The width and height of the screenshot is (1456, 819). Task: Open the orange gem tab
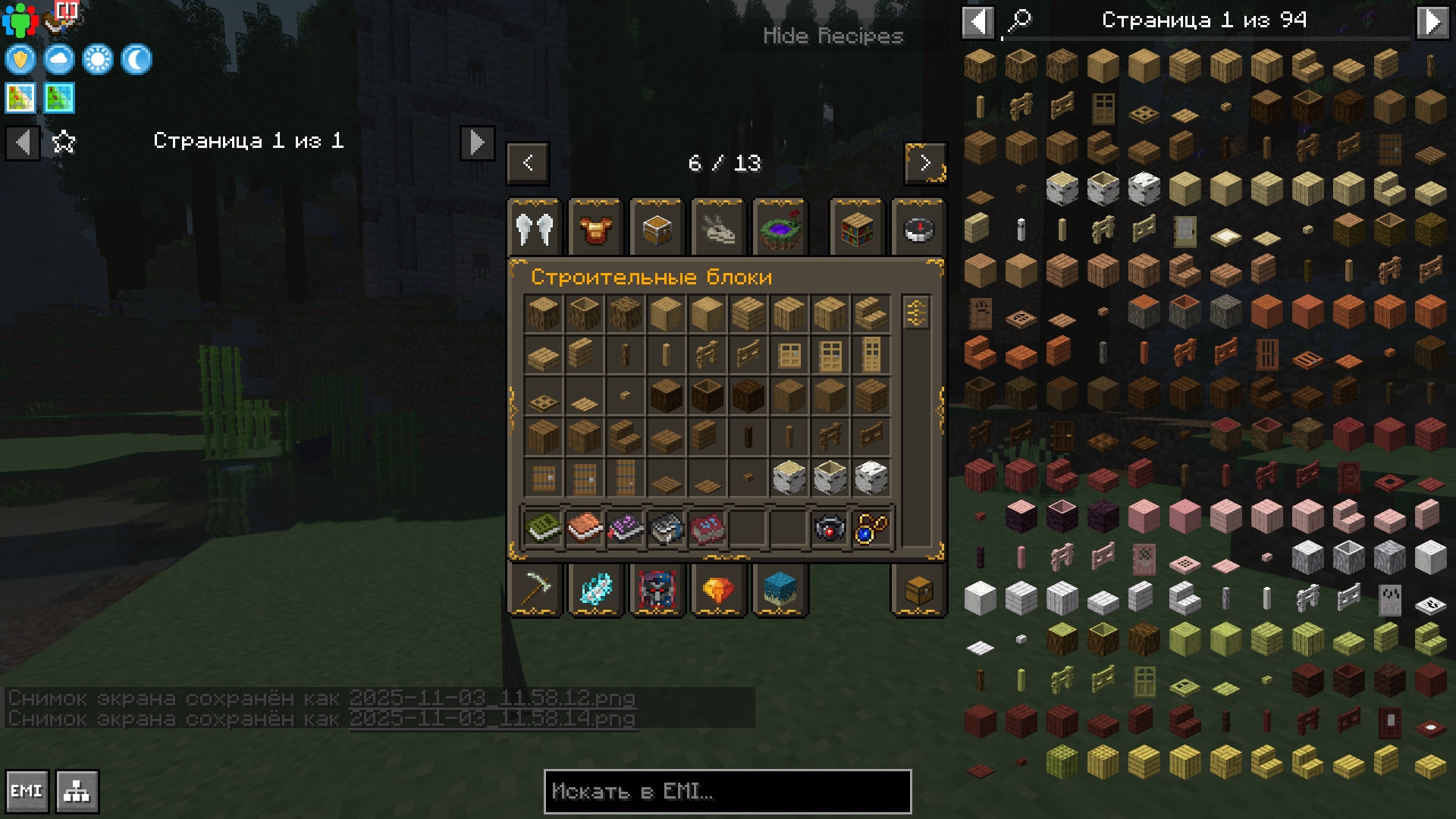(x=718, y=589)
